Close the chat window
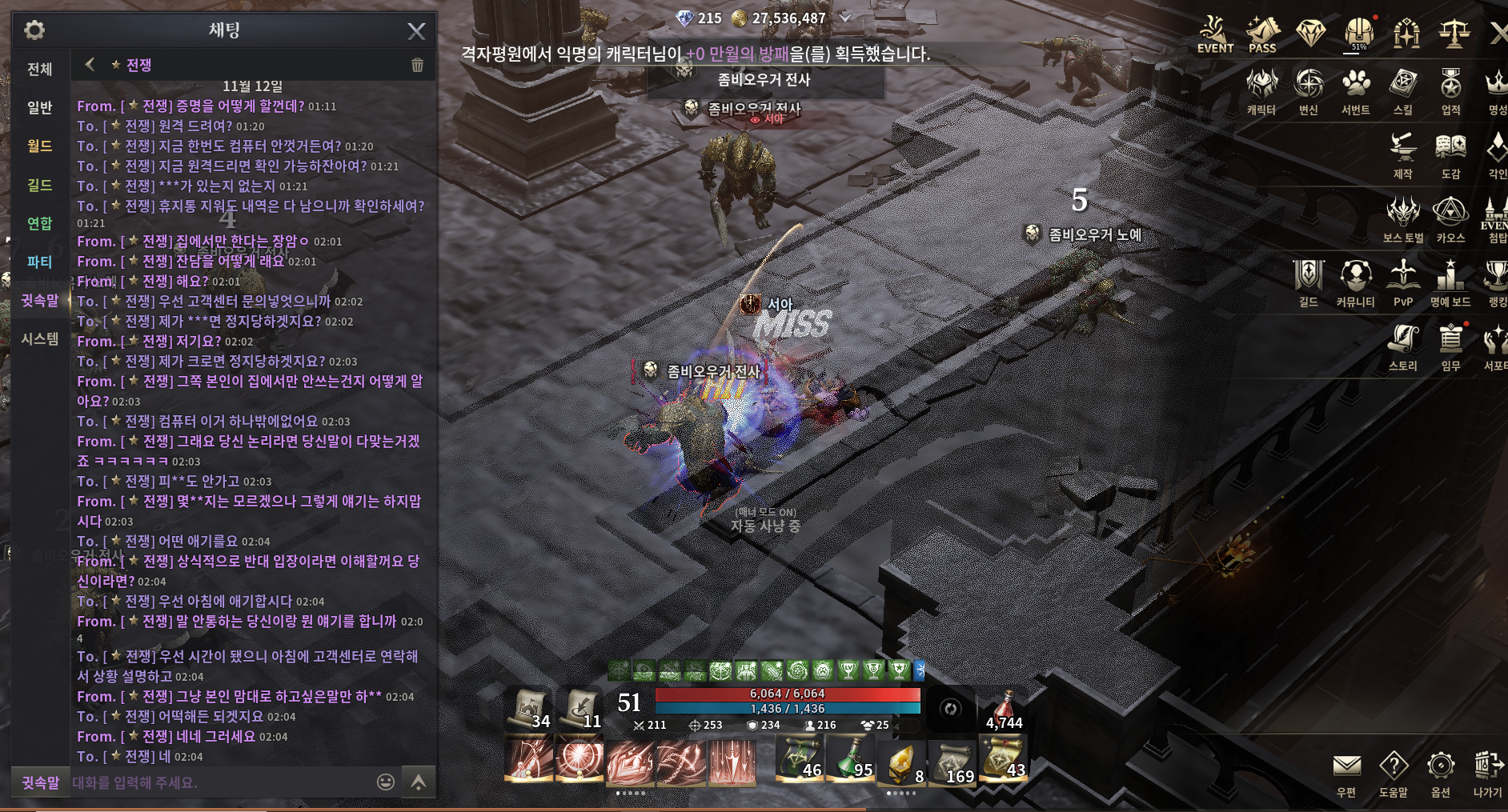Screen dimensions: 1508x812 click(416, 31)
